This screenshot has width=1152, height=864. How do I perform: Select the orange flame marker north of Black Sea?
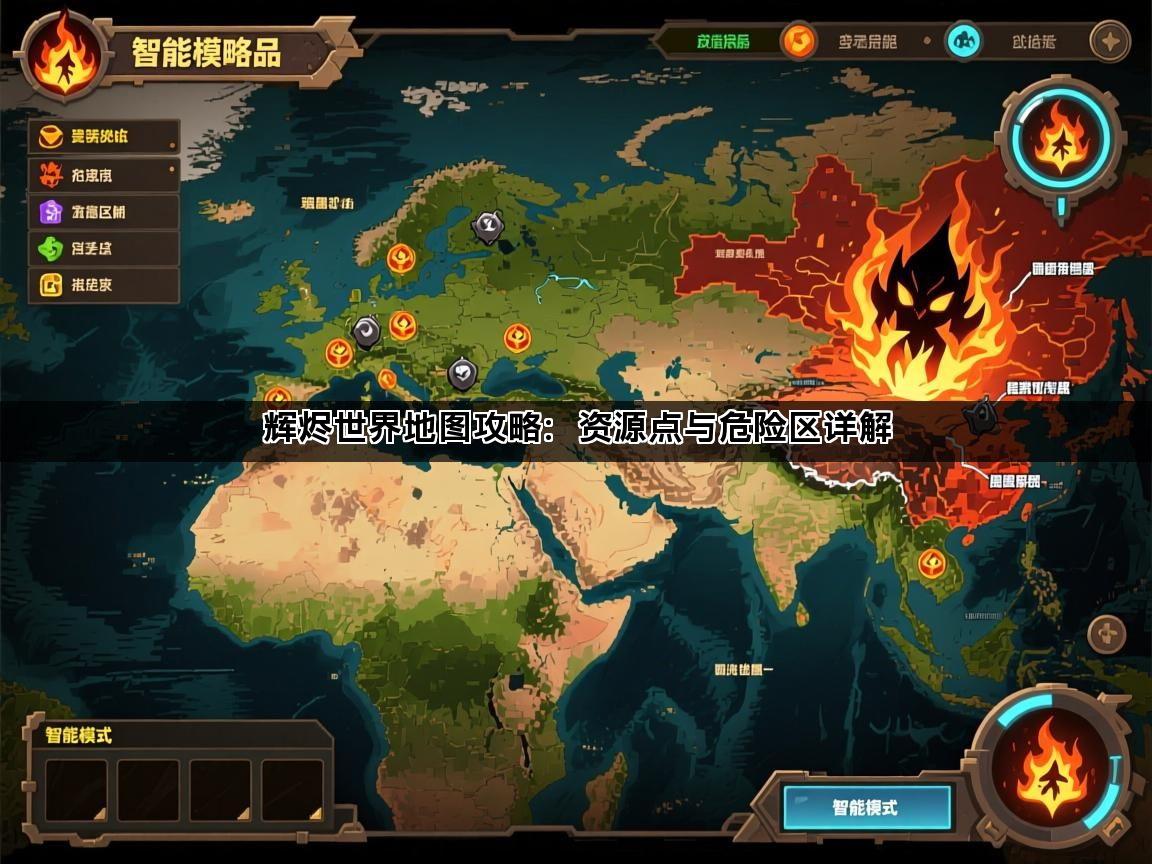[x=517, y=338]
